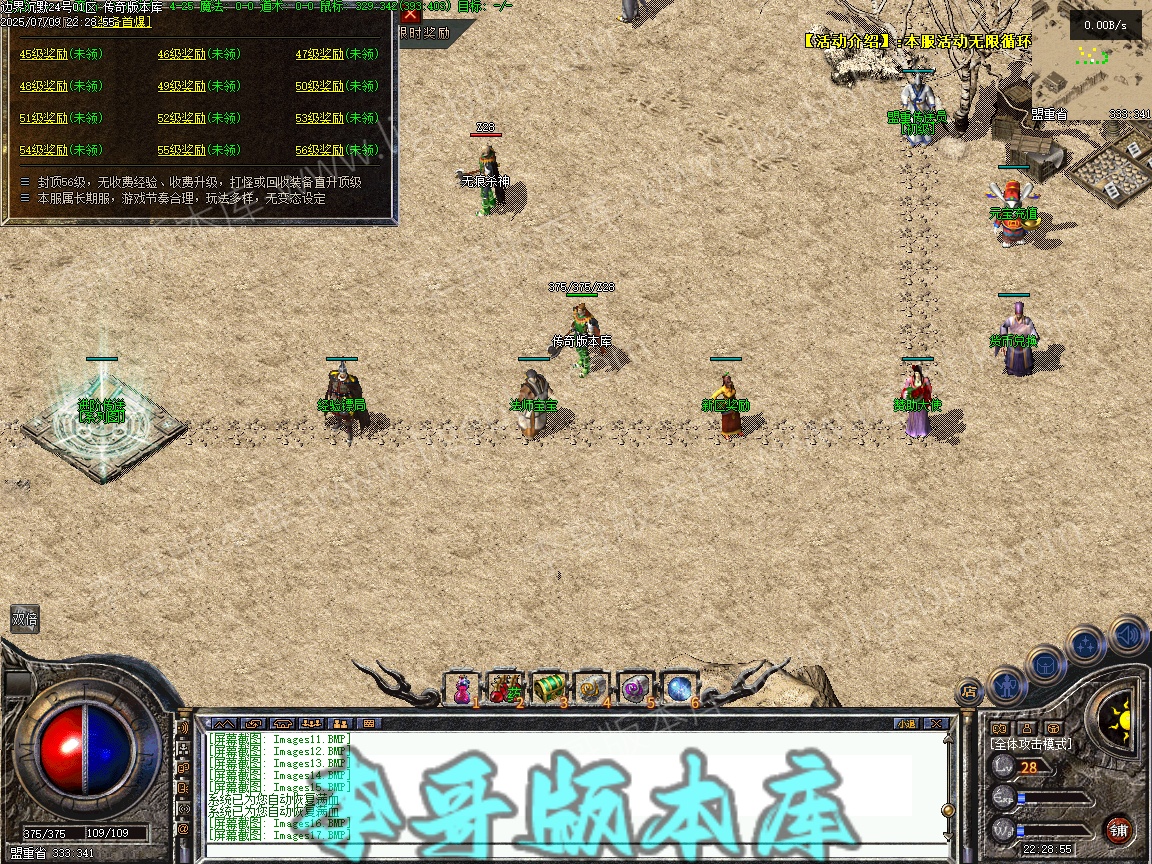1152x864 pixels.
Task: Open the green treasure chest in slot 3
Action: tap(549, 689)
